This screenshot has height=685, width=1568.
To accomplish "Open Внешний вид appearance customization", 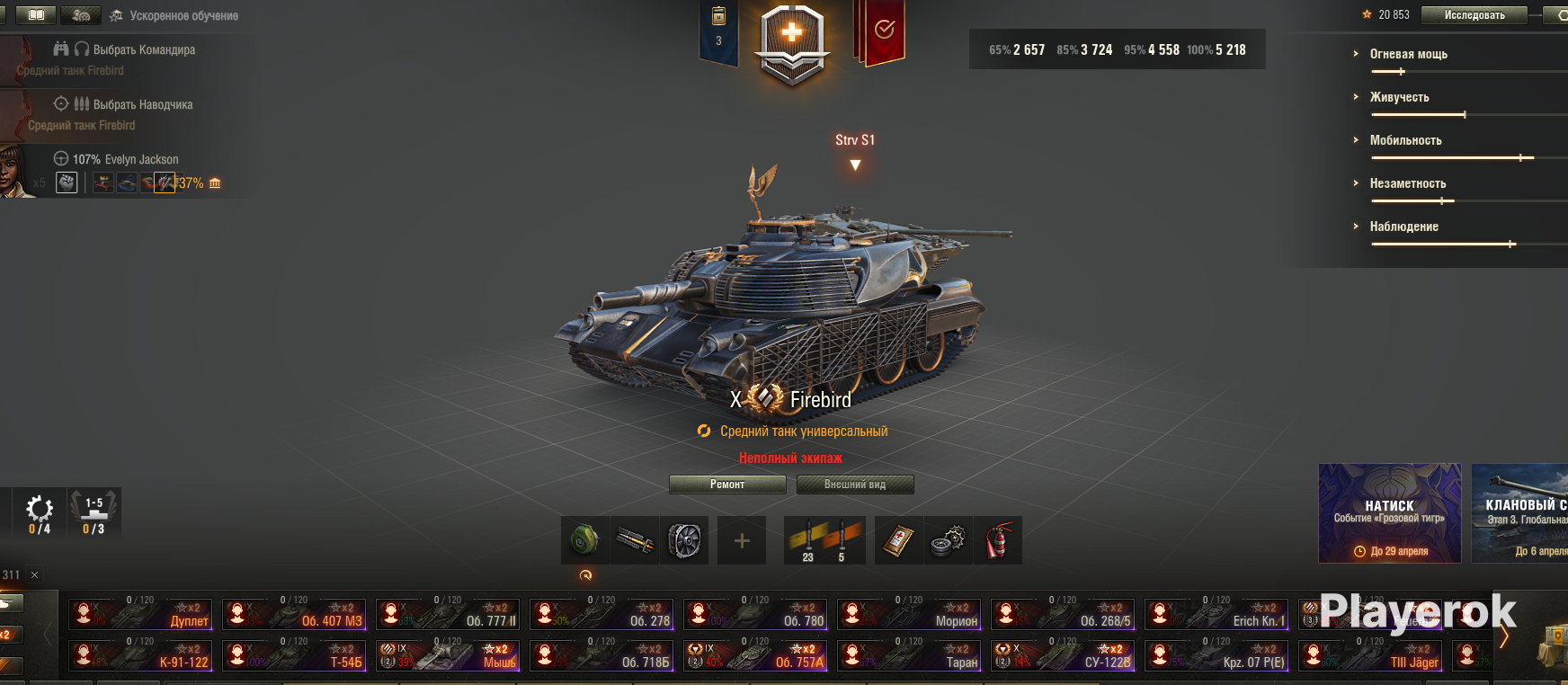I will click(855, 485).
